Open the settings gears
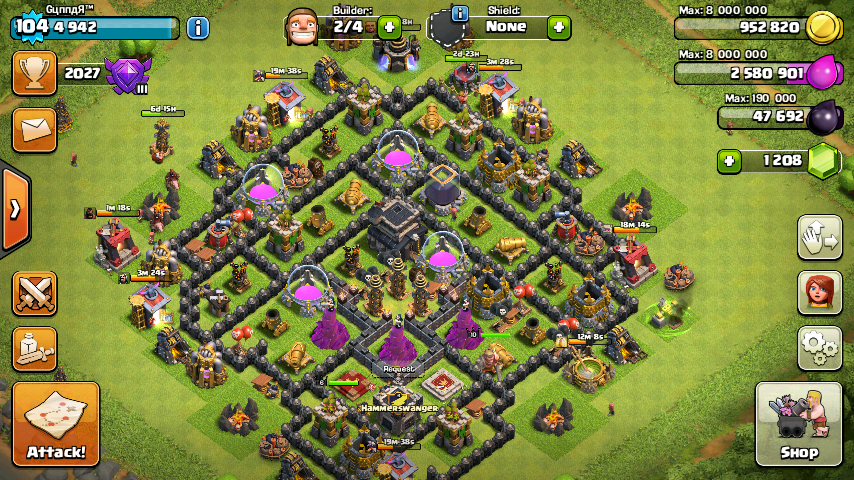 [x=819, y=348]
